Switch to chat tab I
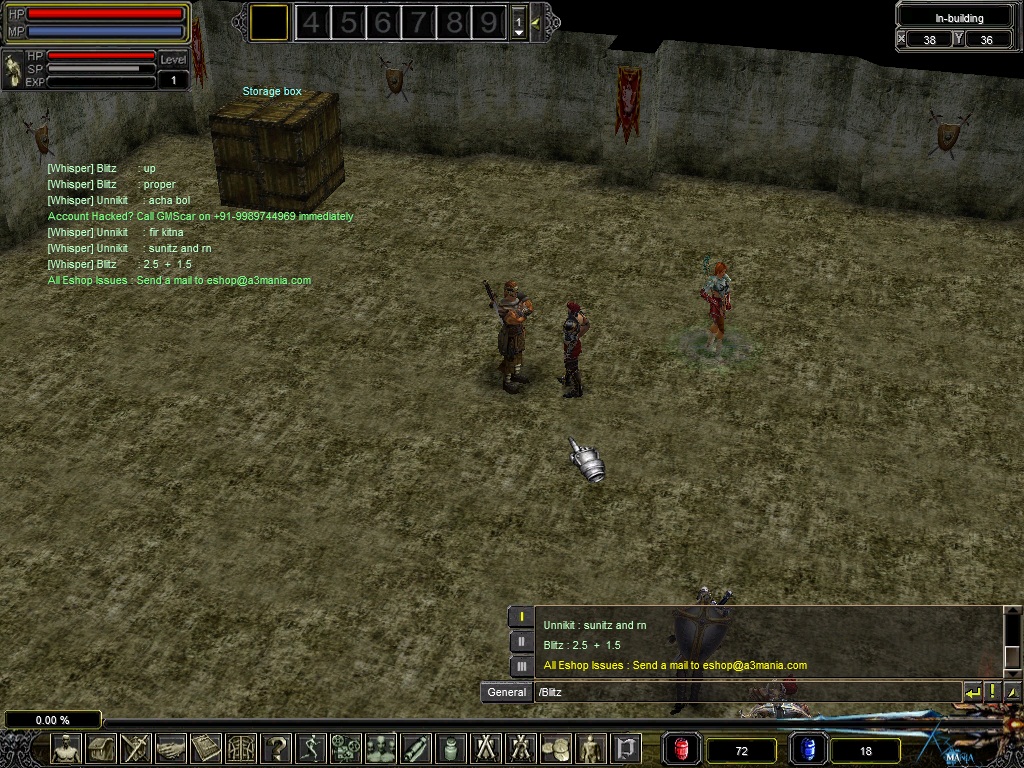The height and width of the screenshot is (768, 1024). coord(521,618)
